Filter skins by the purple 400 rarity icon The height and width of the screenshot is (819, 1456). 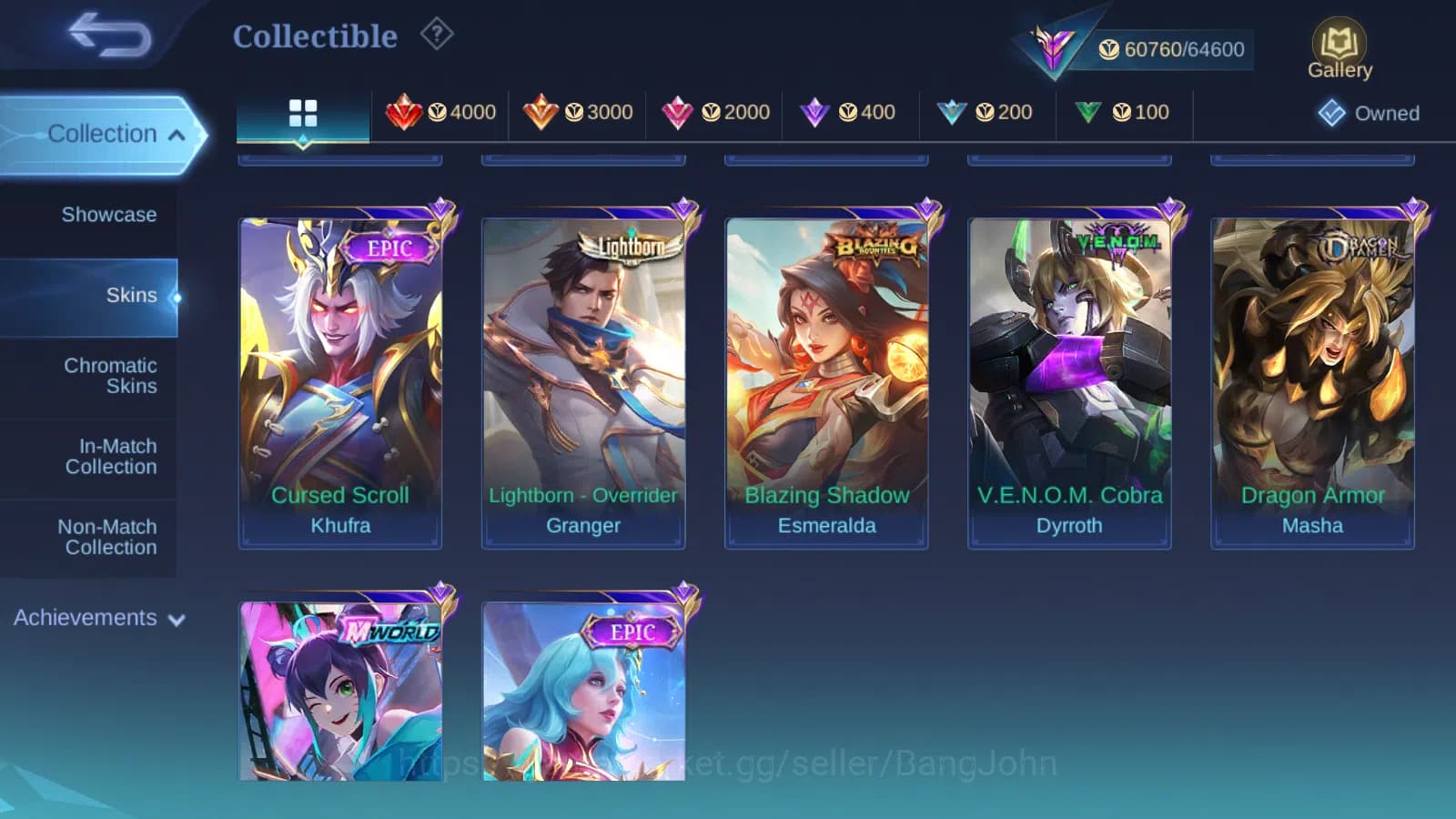coord(848,112)
